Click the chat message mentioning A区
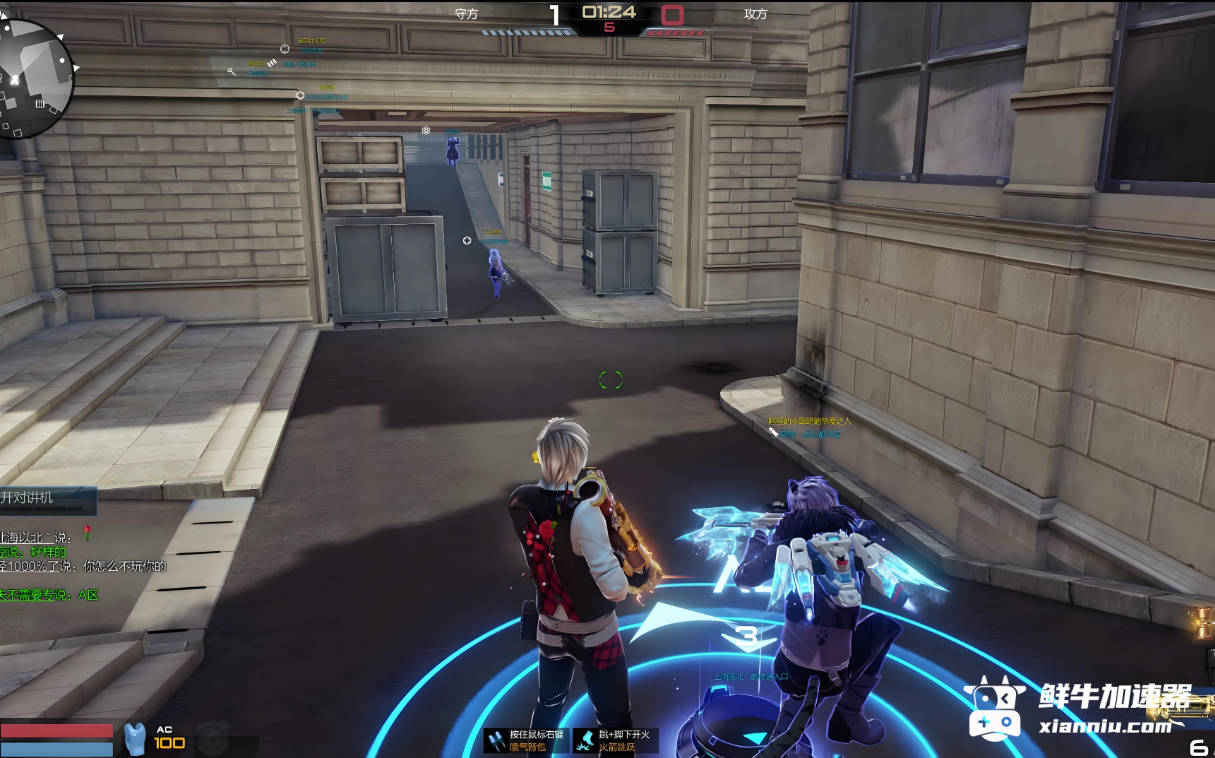The image size is (1215, 758). coord(50,595)
